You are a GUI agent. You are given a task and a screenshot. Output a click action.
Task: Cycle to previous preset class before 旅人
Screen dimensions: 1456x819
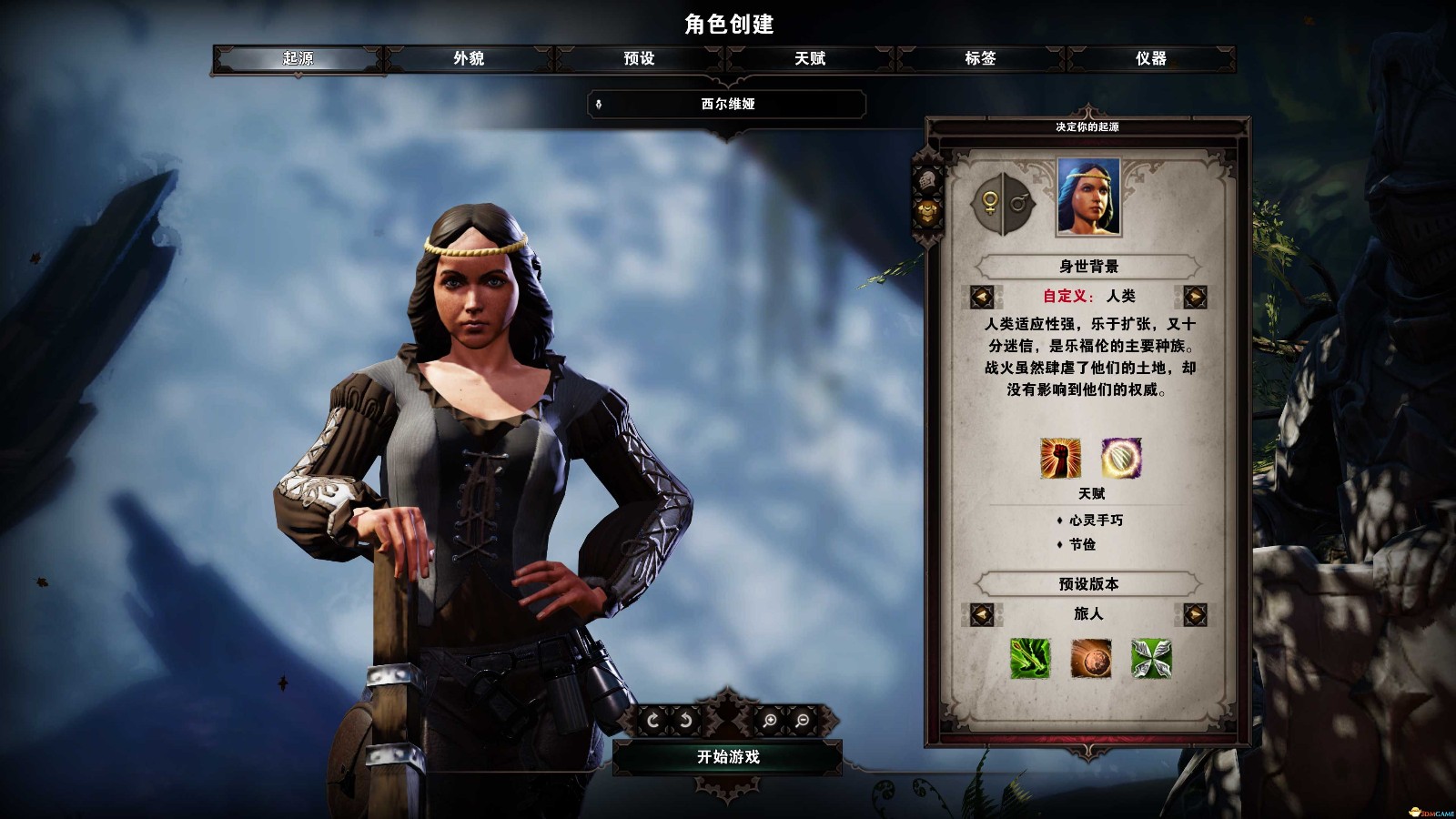click(981, 614)
